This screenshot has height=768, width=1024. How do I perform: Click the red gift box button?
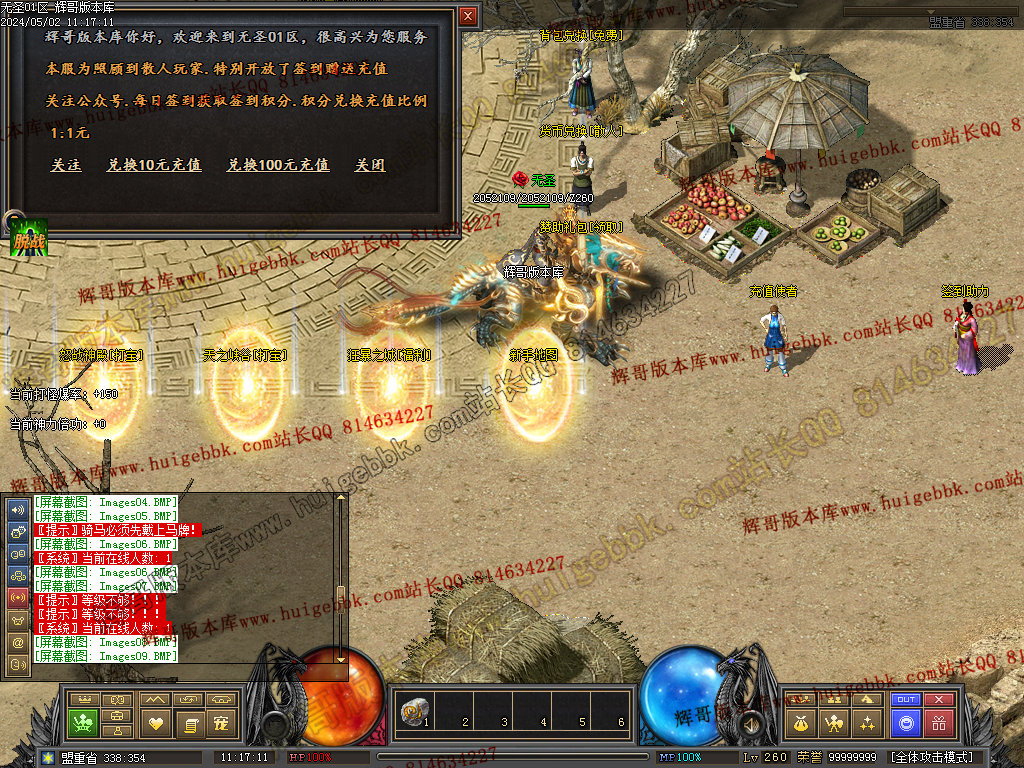point(938,722)
